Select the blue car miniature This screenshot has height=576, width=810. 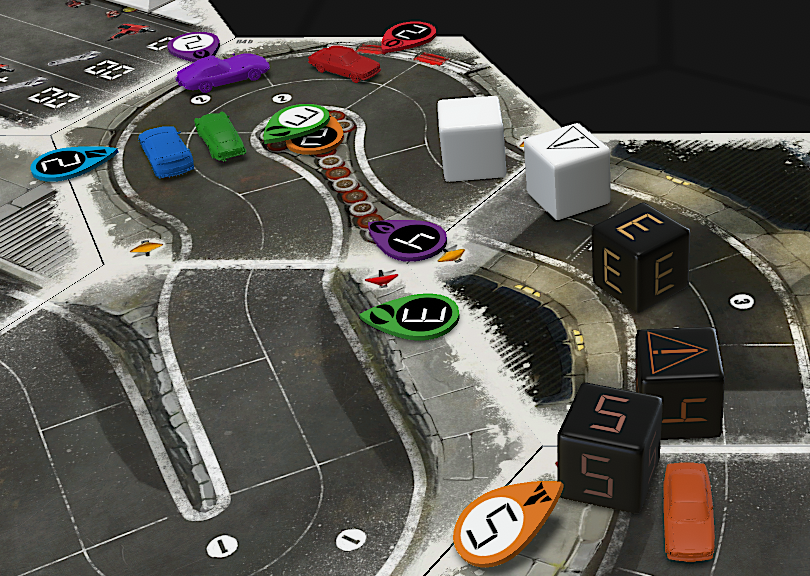tap(166, 151)
